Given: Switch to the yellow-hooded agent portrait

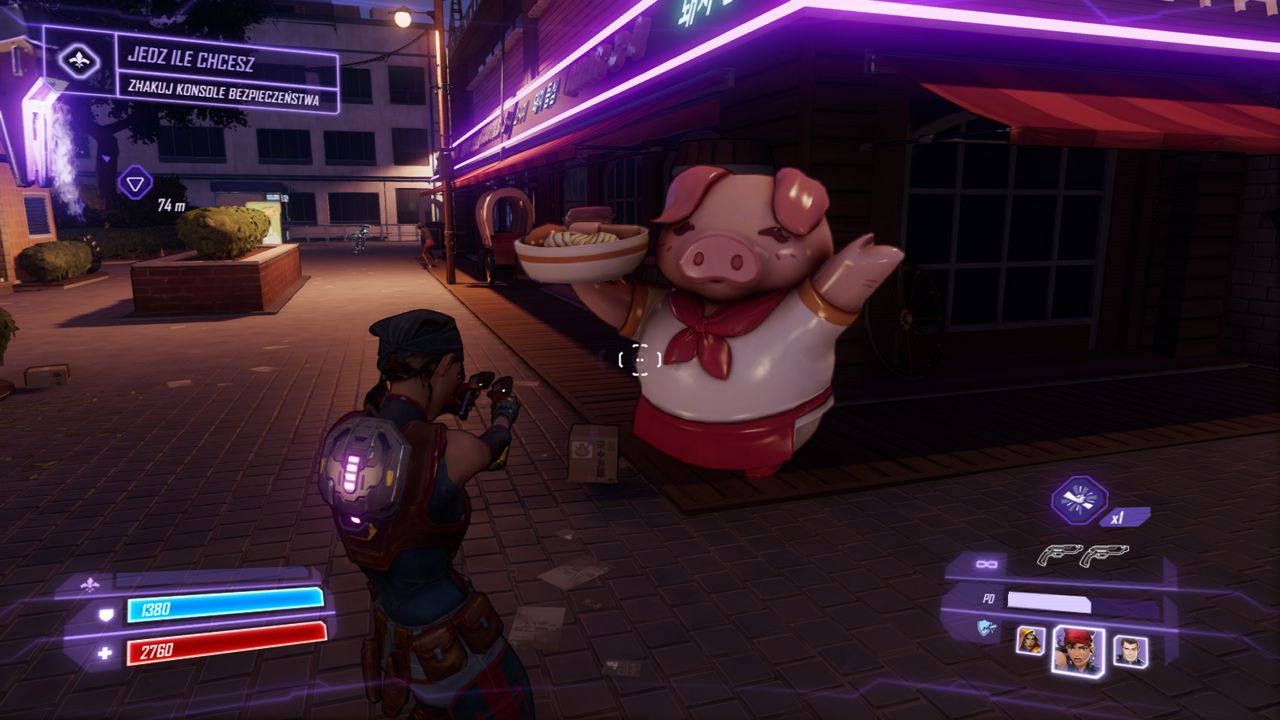Looking at the screenshot, I should click(x=1030, y=640).
